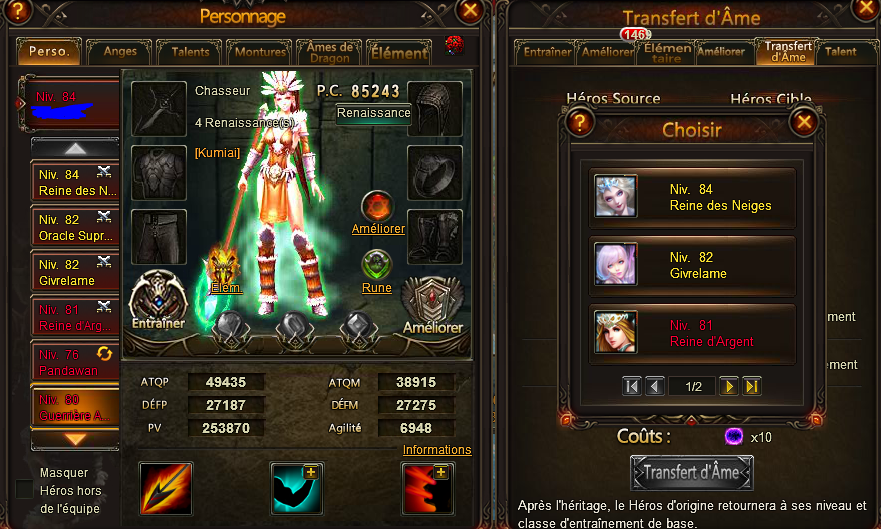Activate the flaming arrow skill icon

click(x=164, y=488)
